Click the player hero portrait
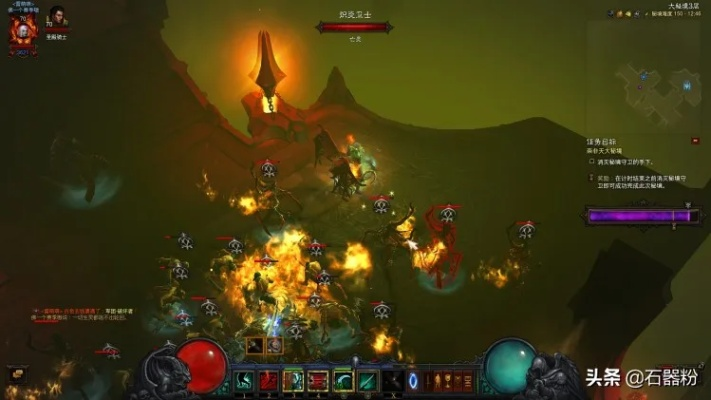711x400 pixels. [22, 31]
